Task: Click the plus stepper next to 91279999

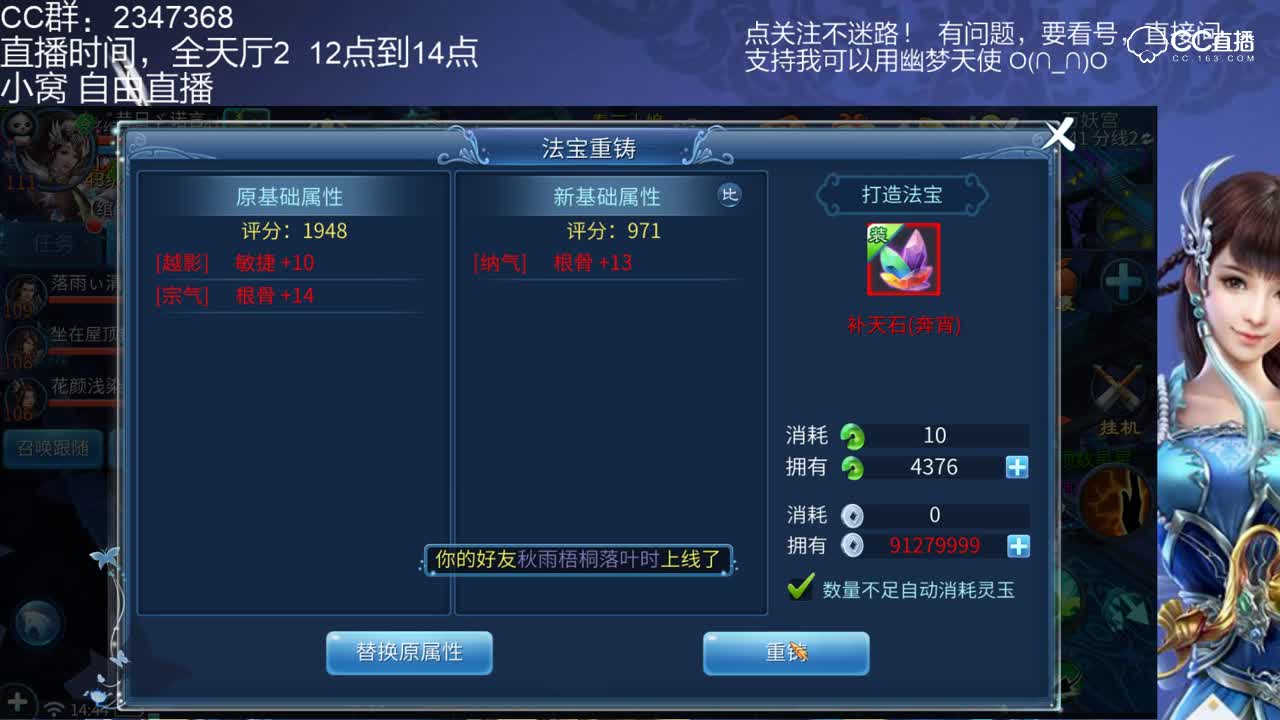Action: (1018, 546)
